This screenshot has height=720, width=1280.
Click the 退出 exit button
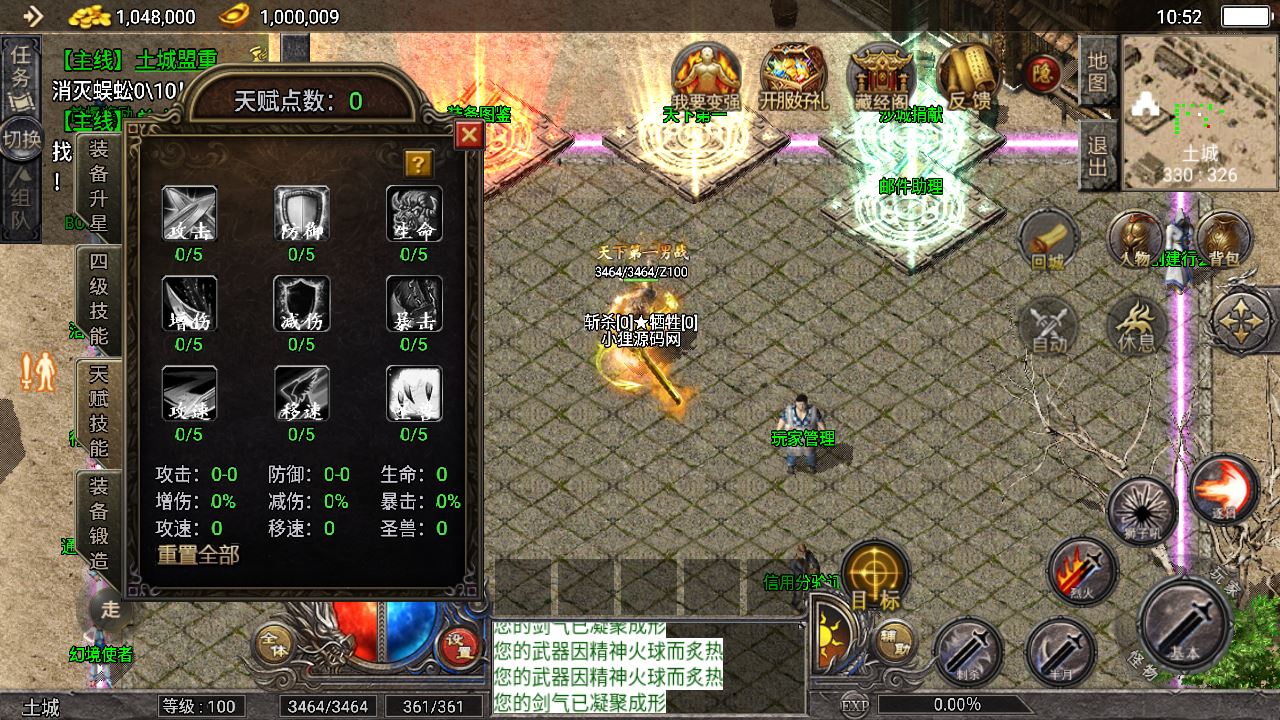[1098, 157]
